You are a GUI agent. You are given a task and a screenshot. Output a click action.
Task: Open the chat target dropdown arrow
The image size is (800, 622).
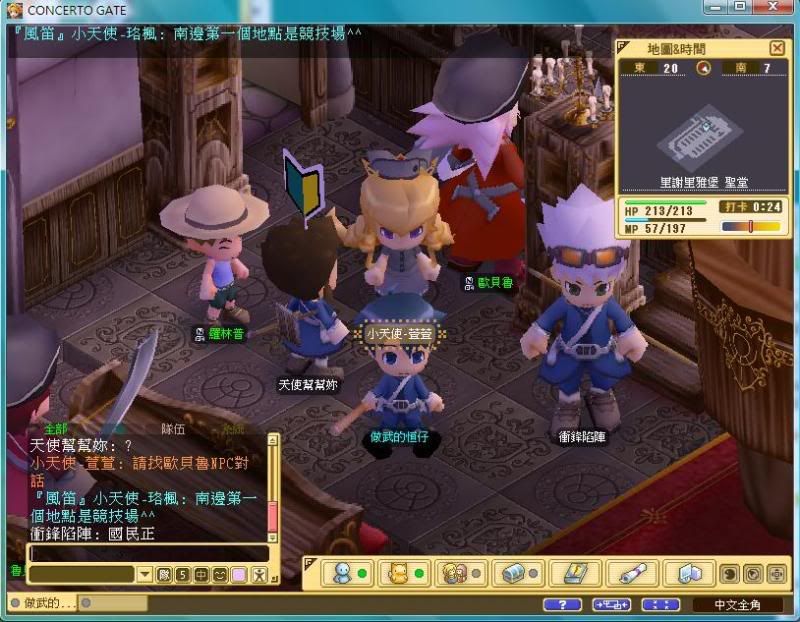point(145,574)
